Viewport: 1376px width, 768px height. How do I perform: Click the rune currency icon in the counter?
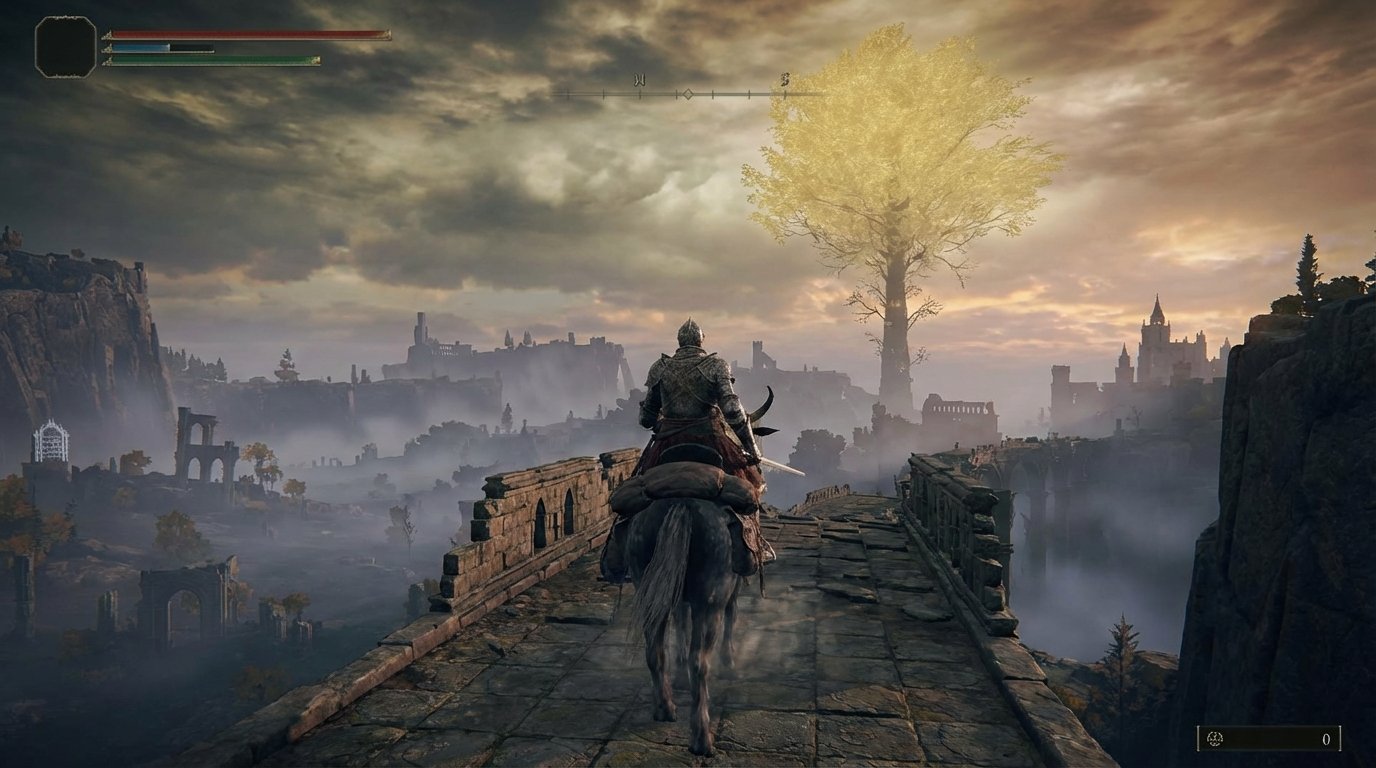pyautogui.click(x=1215, y=738)
